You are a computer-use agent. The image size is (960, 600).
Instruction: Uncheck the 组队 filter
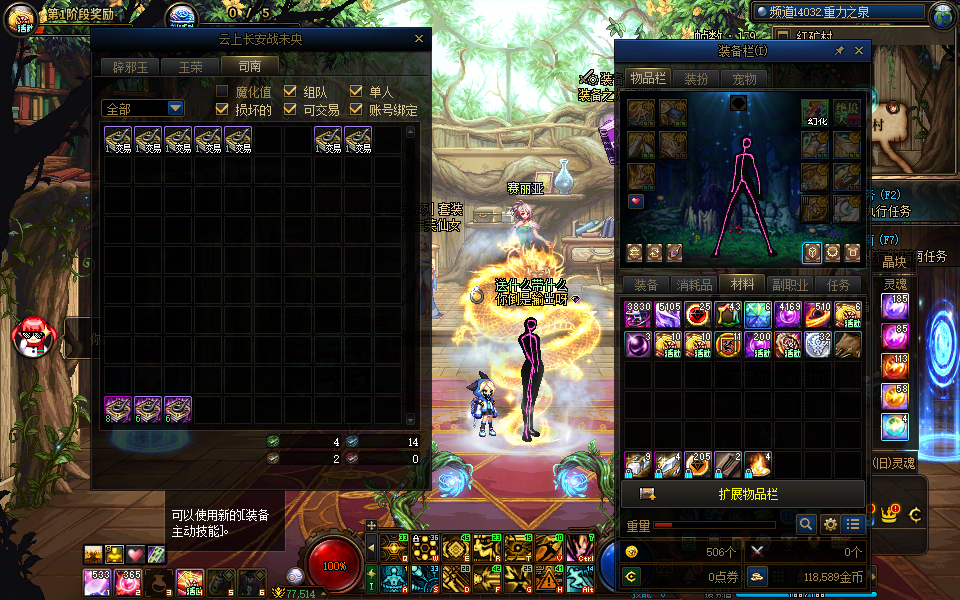click(x=290, y=92)
